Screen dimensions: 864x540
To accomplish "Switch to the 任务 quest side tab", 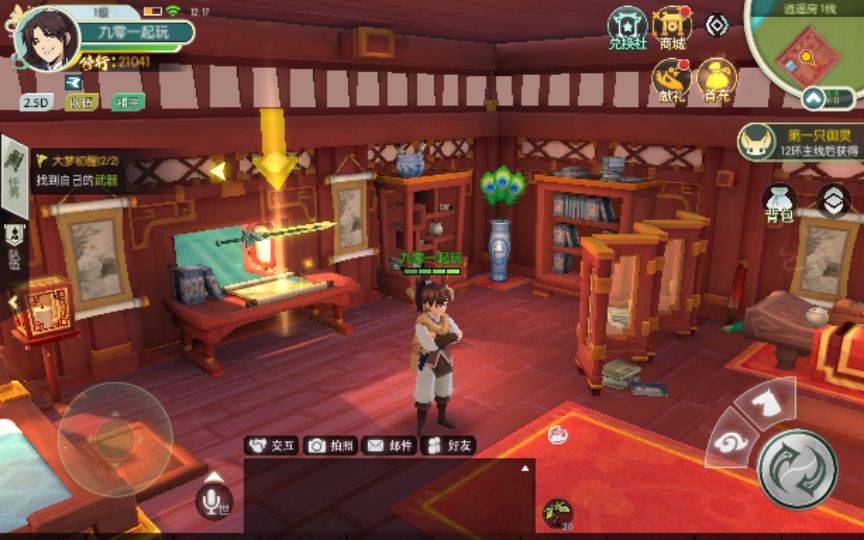I will [14, 172].
